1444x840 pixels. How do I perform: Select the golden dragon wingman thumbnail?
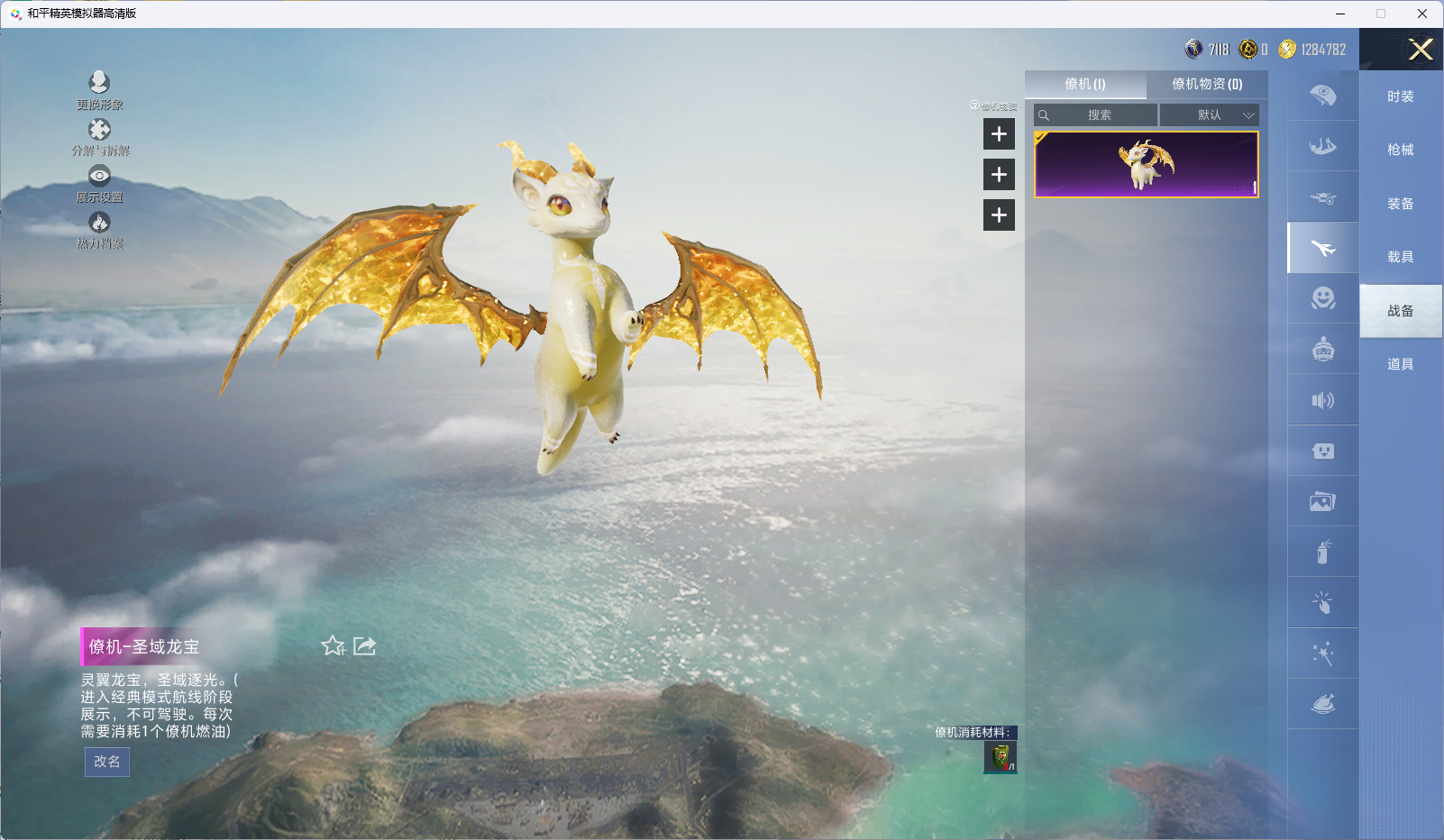1146,164
